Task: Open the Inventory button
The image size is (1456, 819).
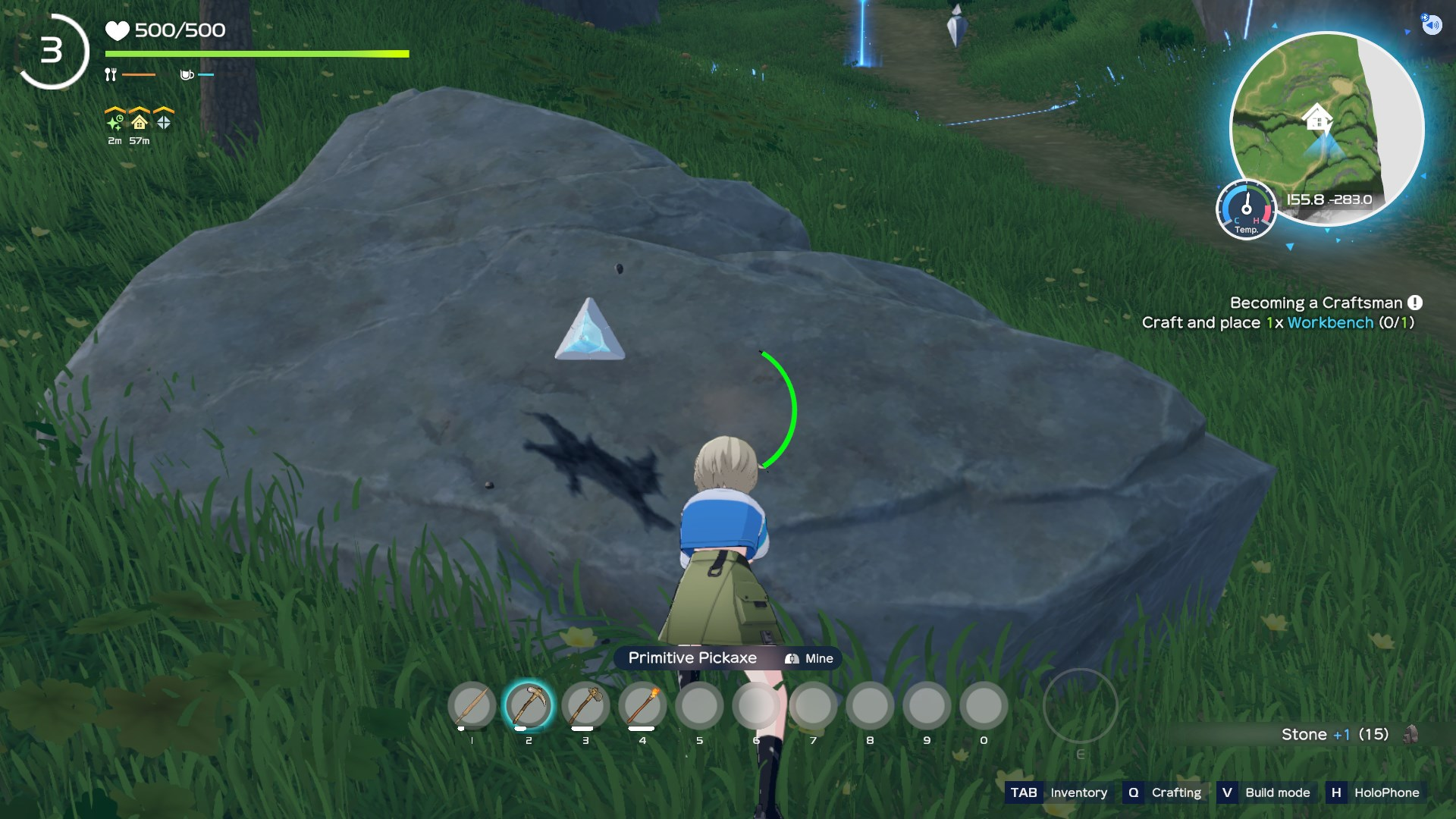Action: point(1059,792)
